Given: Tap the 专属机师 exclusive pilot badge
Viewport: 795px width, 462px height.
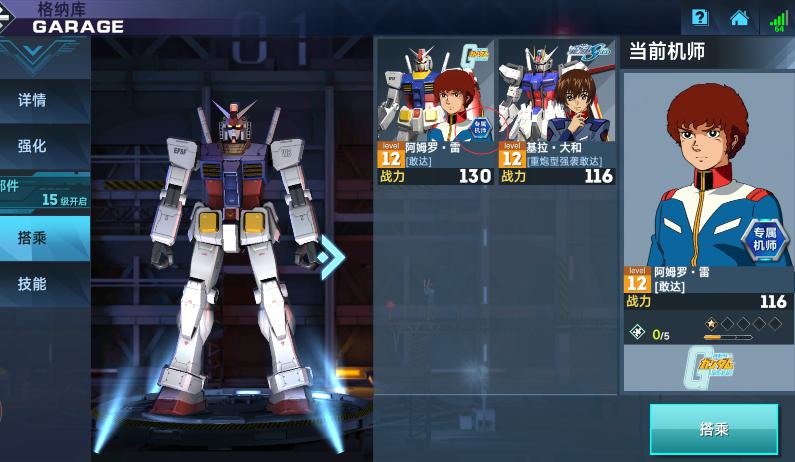Looking at the screenshot, I should pos(765,240).
